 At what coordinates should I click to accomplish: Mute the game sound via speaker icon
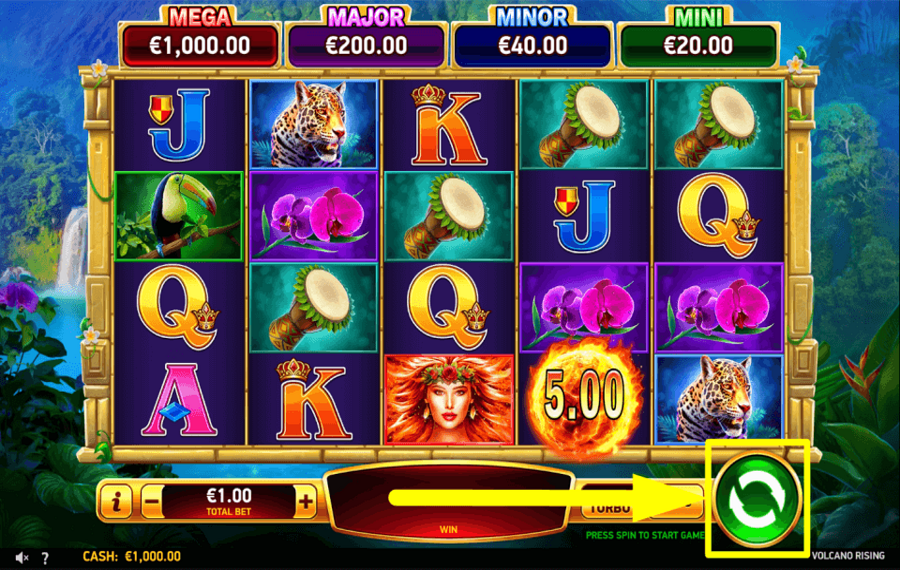pyautogui.click(x=21, y=557)
